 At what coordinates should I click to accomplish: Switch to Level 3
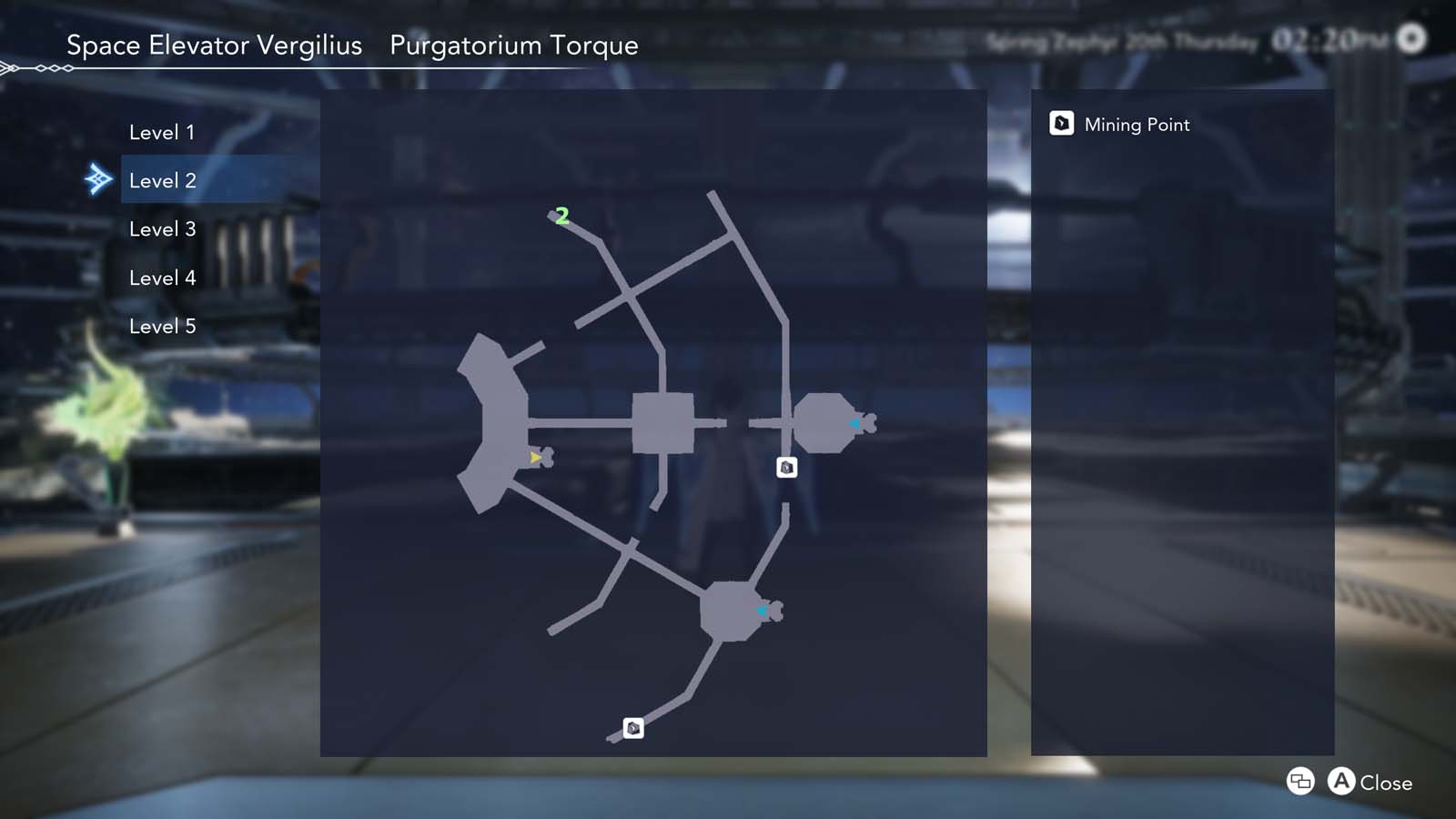tap(163, 228)
